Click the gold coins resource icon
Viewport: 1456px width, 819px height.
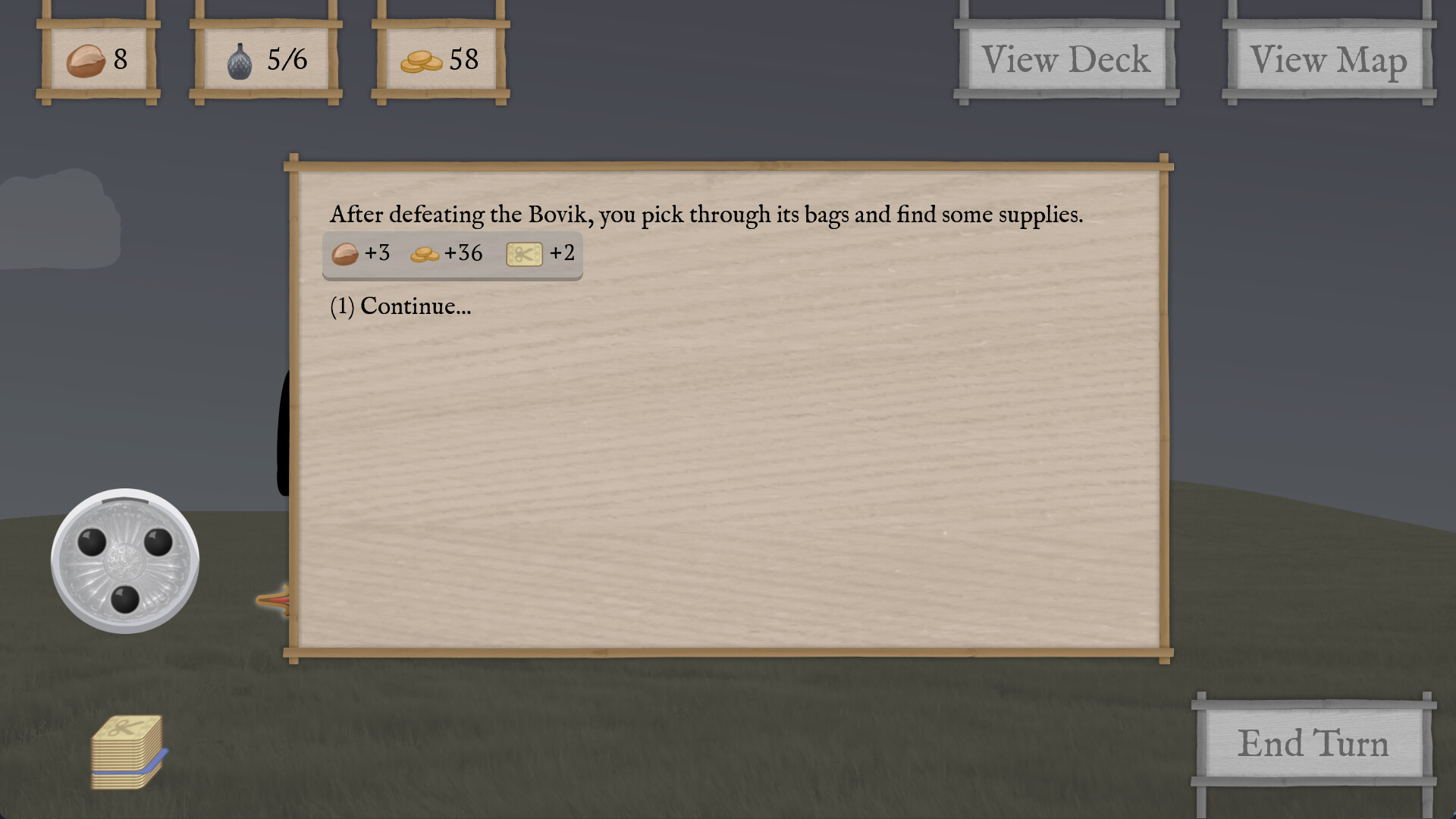click(423, 60)
